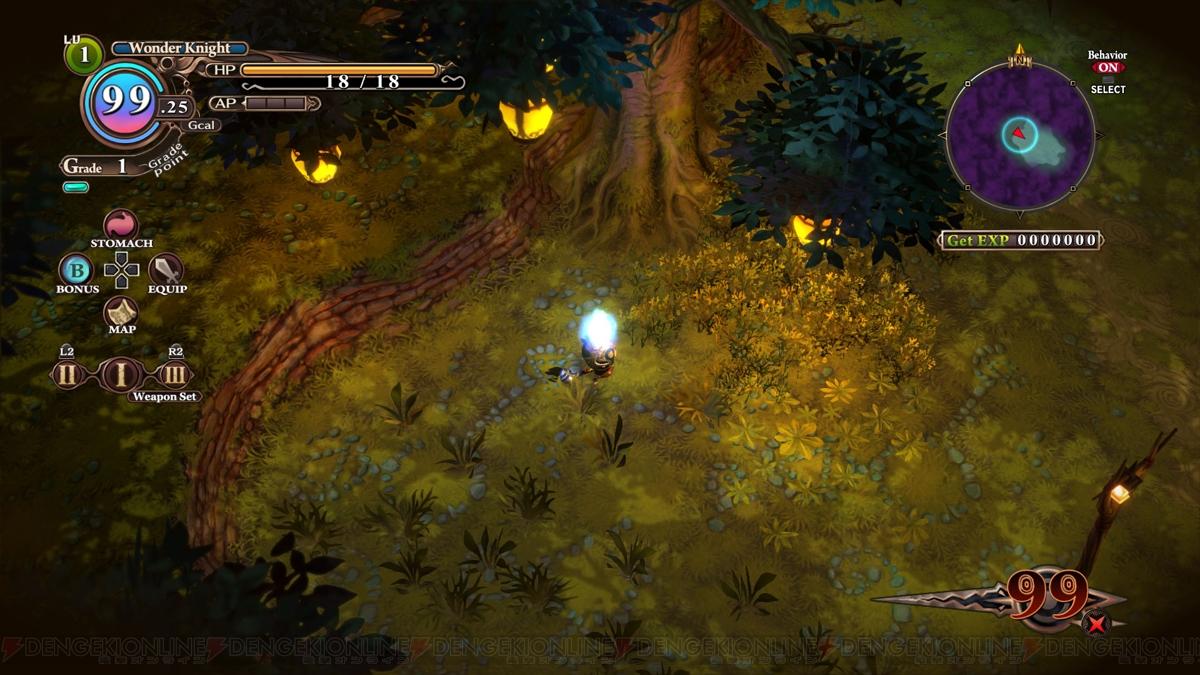Open the Map scroll icon
The width and height of the screenshot is (1200, 675).
pyautogui.click(x=121, y=311)
